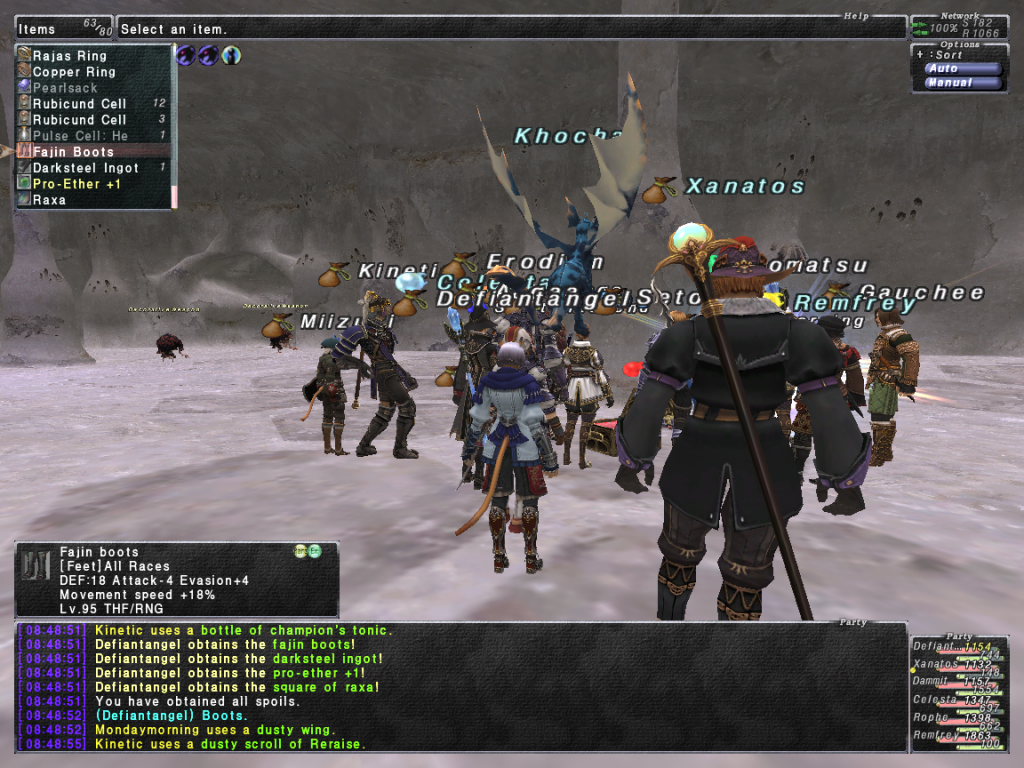The height and width of the screenshot is (768, 1024).
Task: Click the Raxa item row
Action: coord(50,200)
